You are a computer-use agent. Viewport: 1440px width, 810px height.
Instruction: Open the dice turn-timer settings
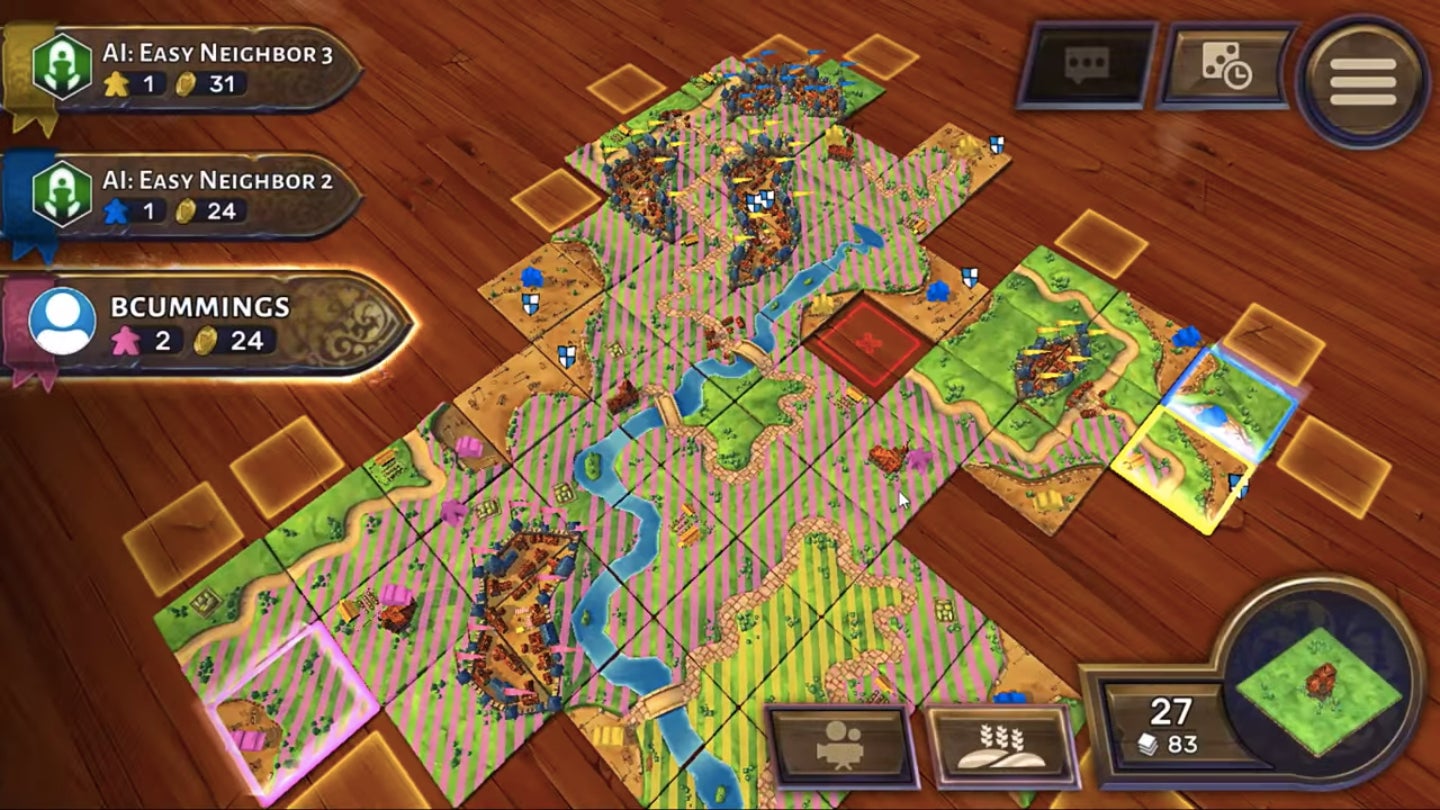point(1224,63)
